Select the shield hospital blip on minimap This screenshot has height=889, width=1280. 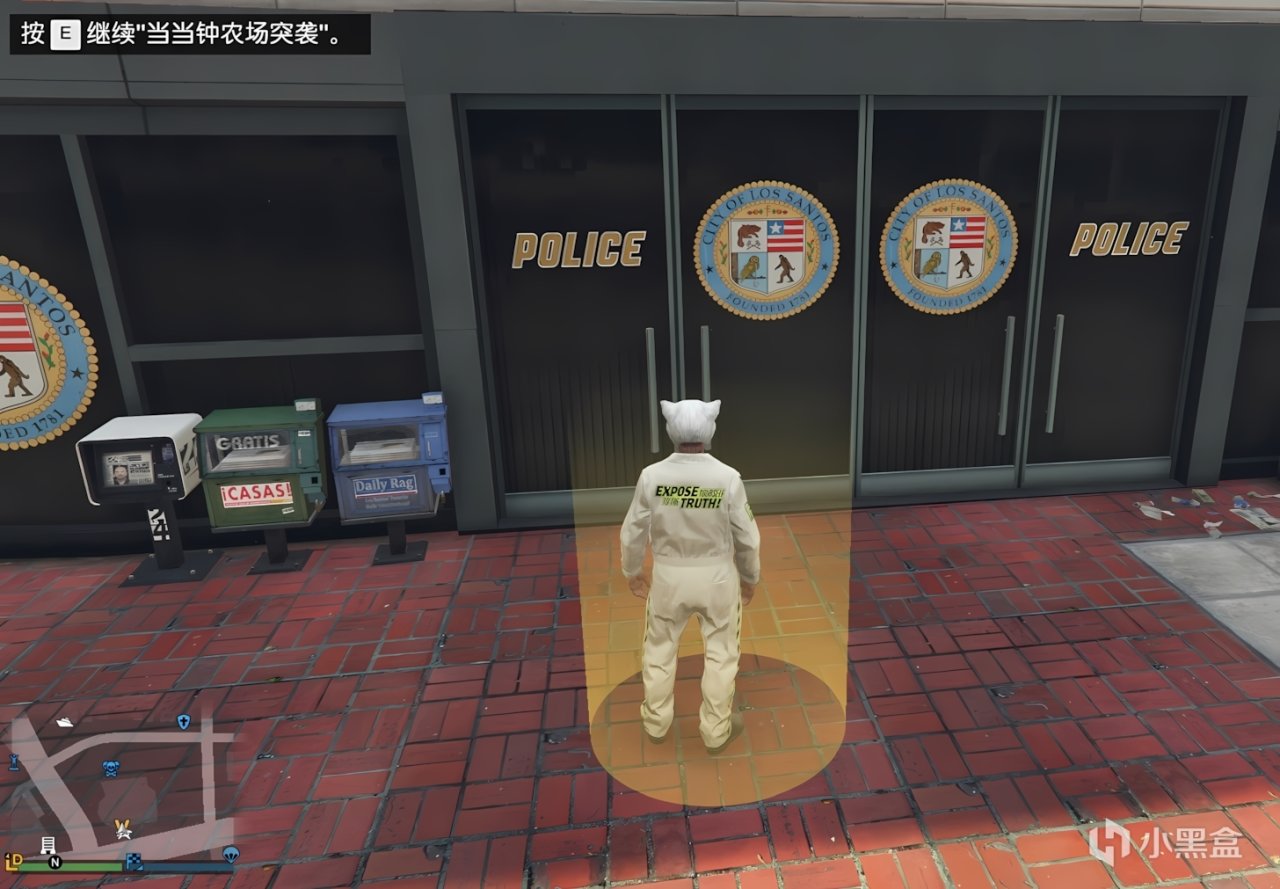click(184, 721)
